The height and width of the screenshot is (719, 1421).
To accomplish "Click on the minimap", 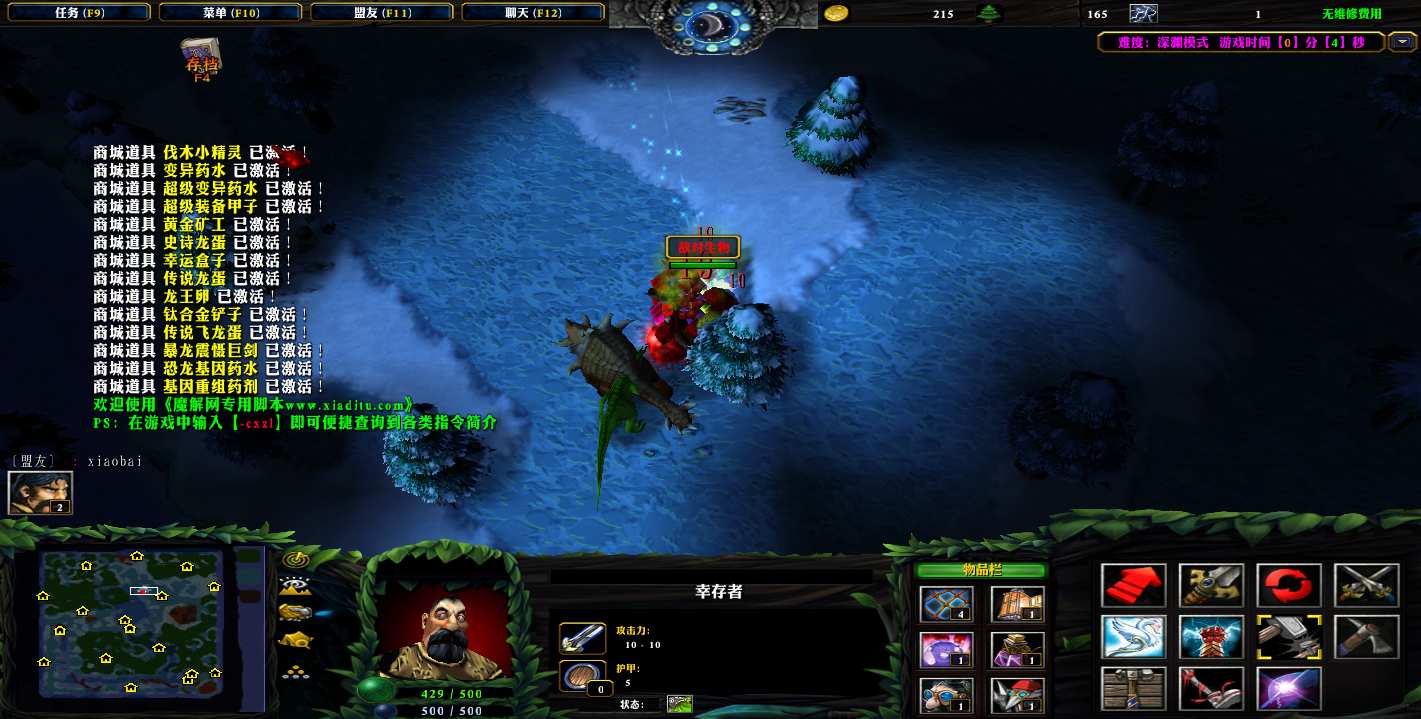I will [x=131, y=622].
